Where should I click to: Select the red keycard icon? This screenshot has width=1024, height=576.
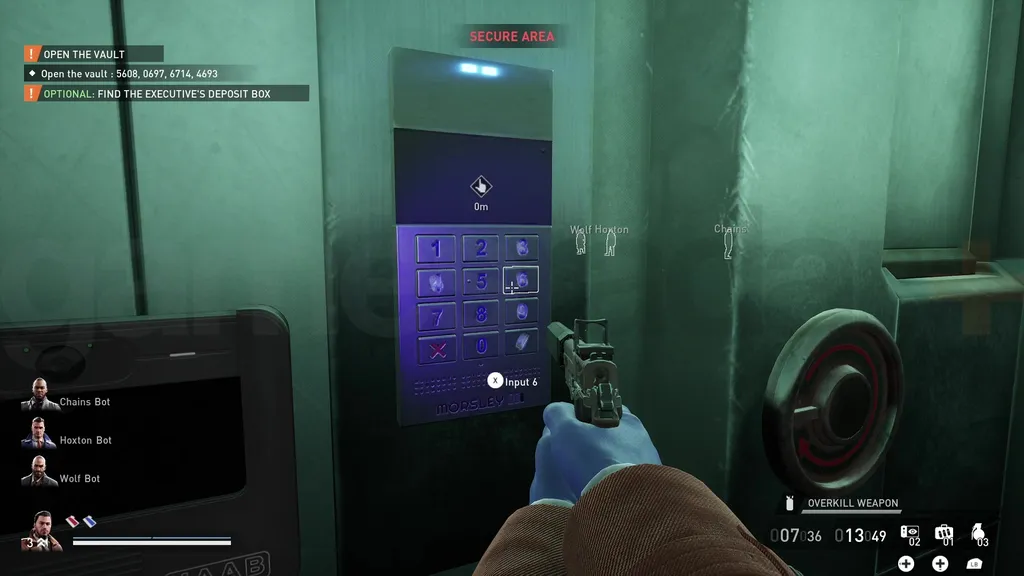(72, 520)
